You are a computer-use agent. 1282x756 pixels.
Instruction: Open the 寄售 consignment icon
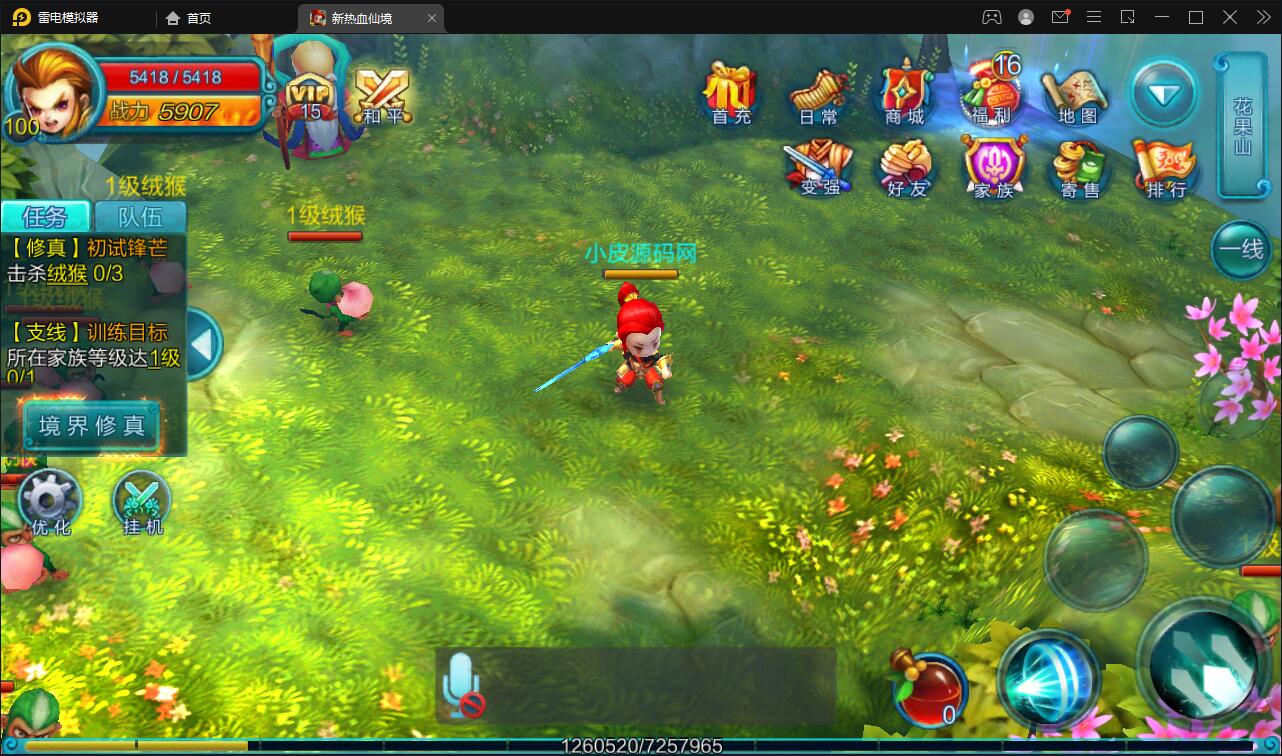[1080, 167]
